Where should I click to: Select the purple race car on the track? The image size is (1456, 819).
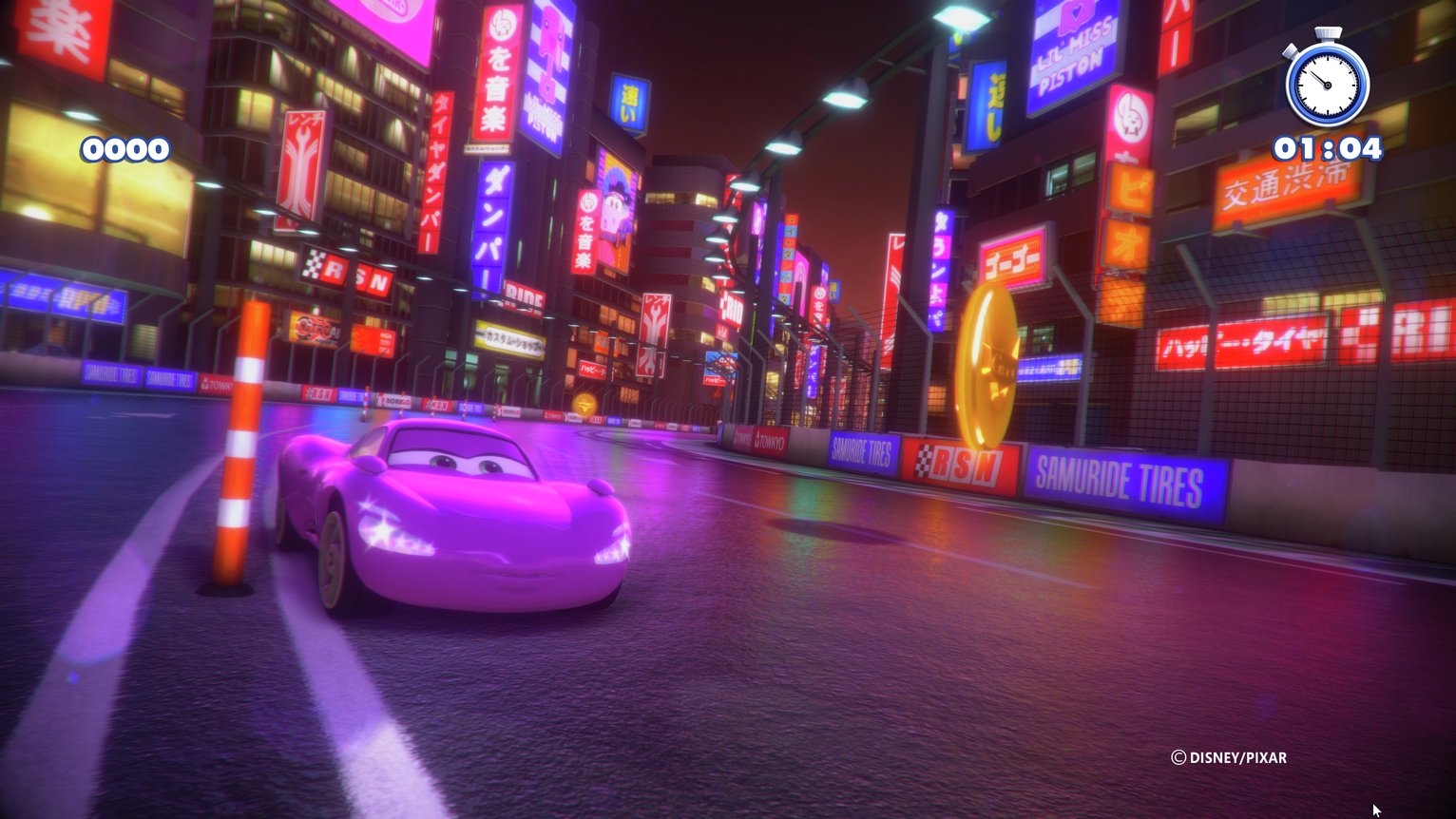447,518
